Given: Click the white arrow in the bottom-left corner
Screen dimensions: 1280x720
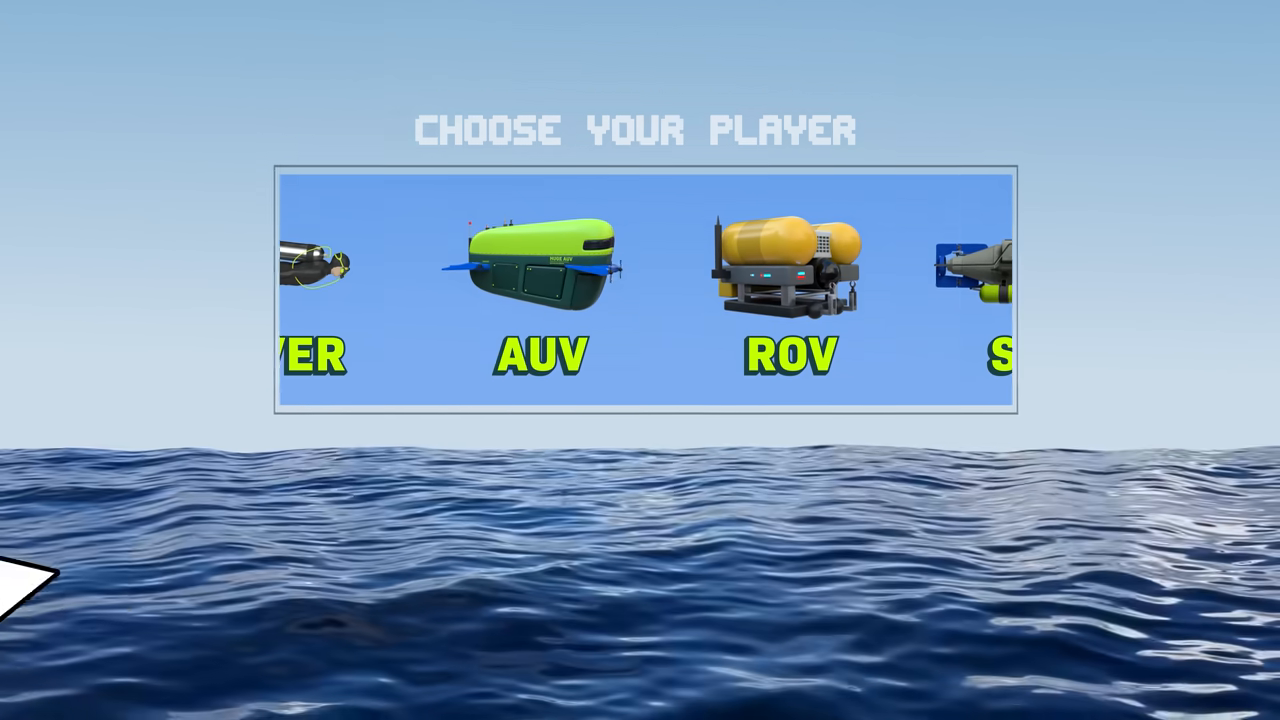Looking at the screenshot, I should (x=20, y=590).
